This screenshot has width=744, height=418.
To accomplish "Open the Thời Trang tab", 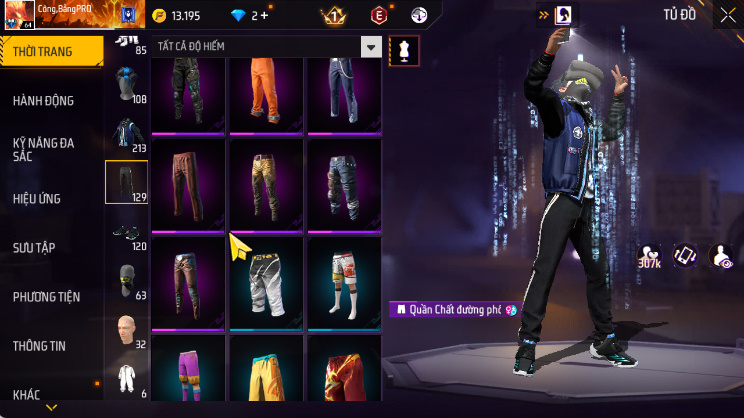I will pos(52,51).
